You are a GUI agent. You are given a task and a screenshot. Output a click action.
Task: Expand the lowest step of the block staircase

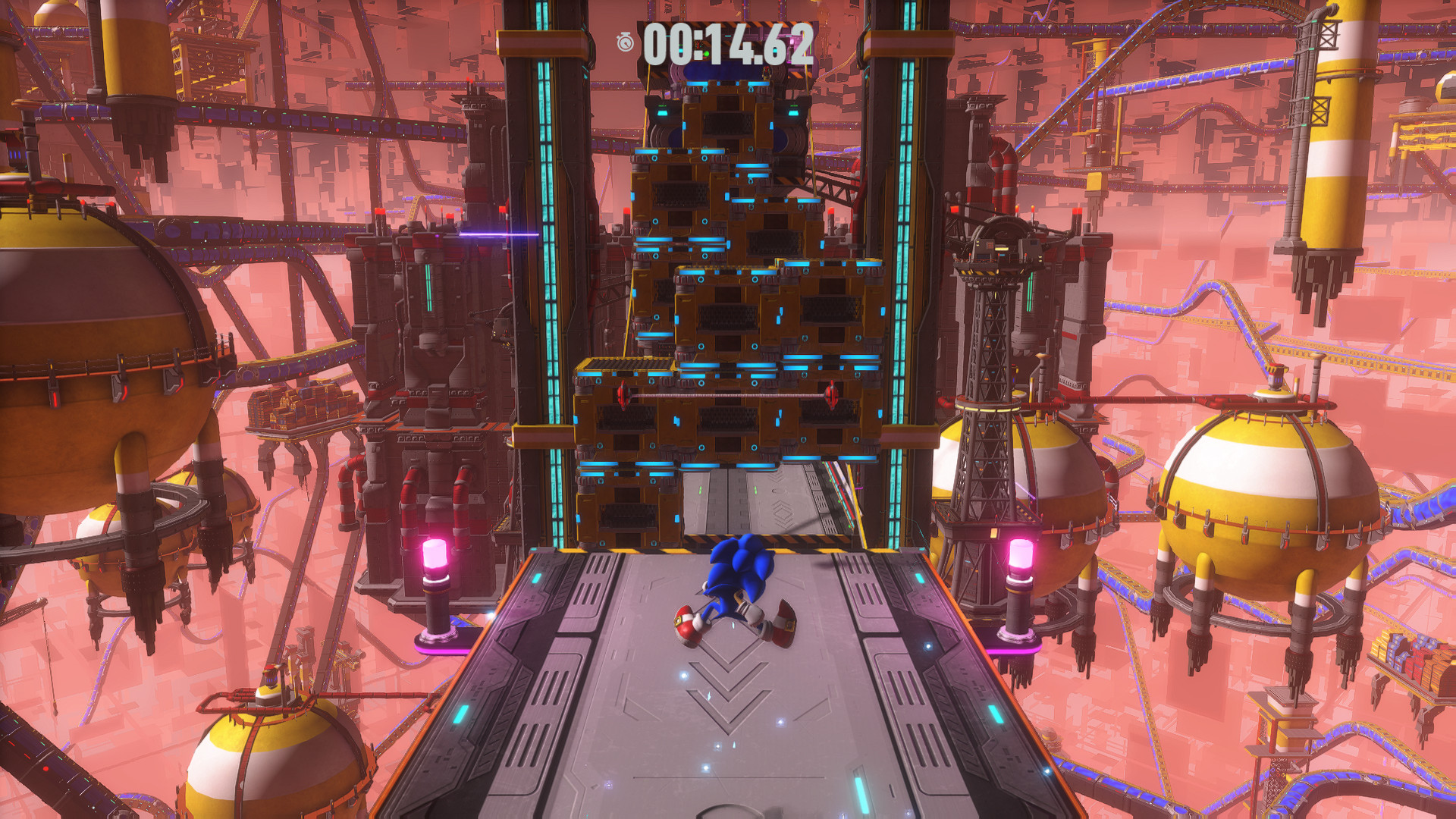coord(629,500)
